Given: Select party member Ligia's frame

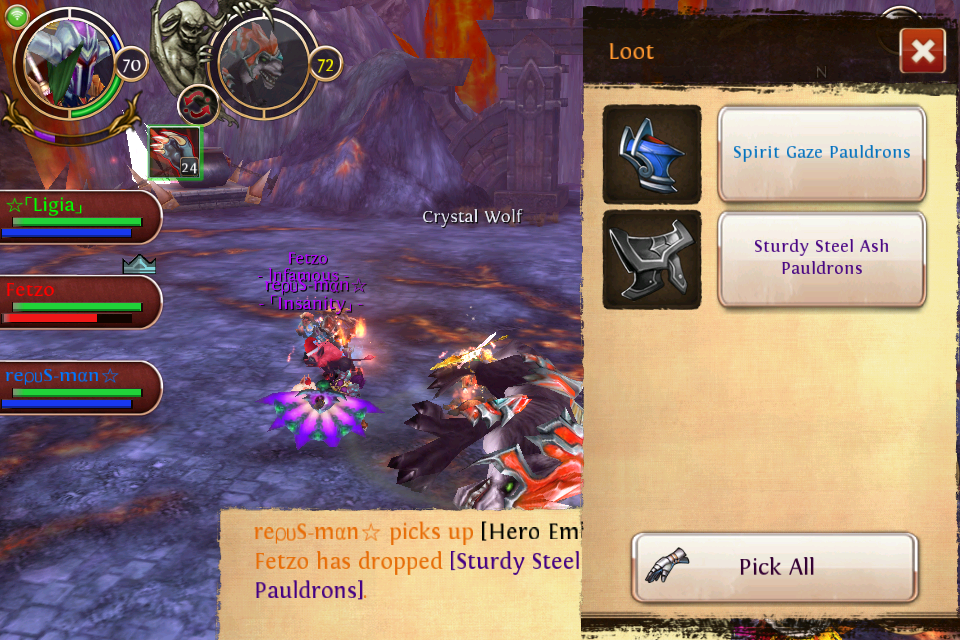Looking at the screenshot, I should click(x=80, y=217).
